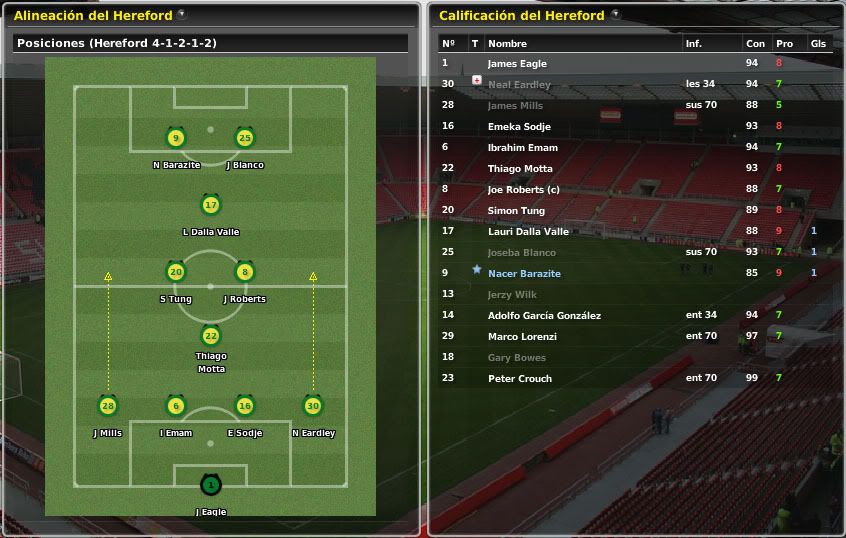Open the Calificación del Hereford dropdown arrow
The height and width of the screenshot is (538, 846).
click(615, 15)
